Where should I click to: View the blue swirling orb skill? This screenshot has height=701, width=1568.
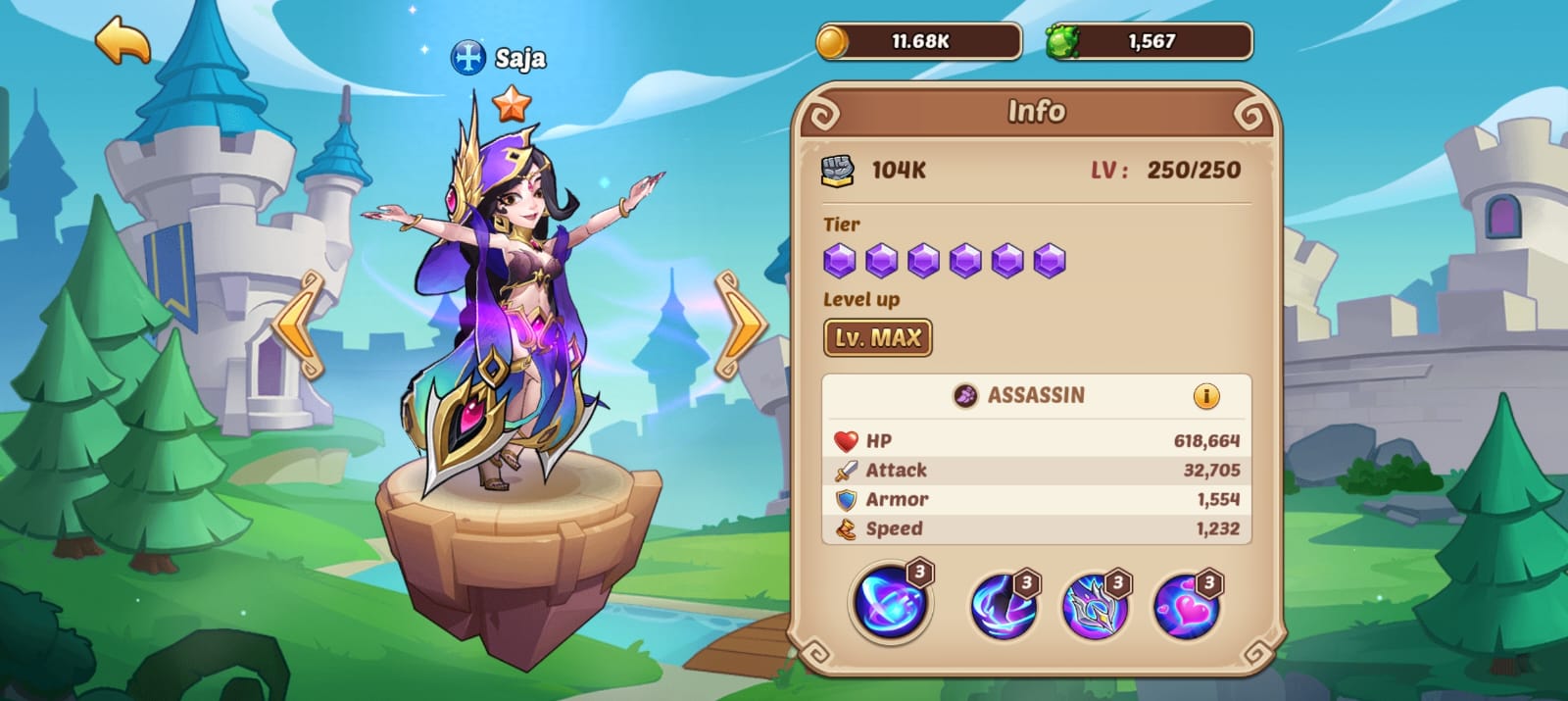click(890, 601)
